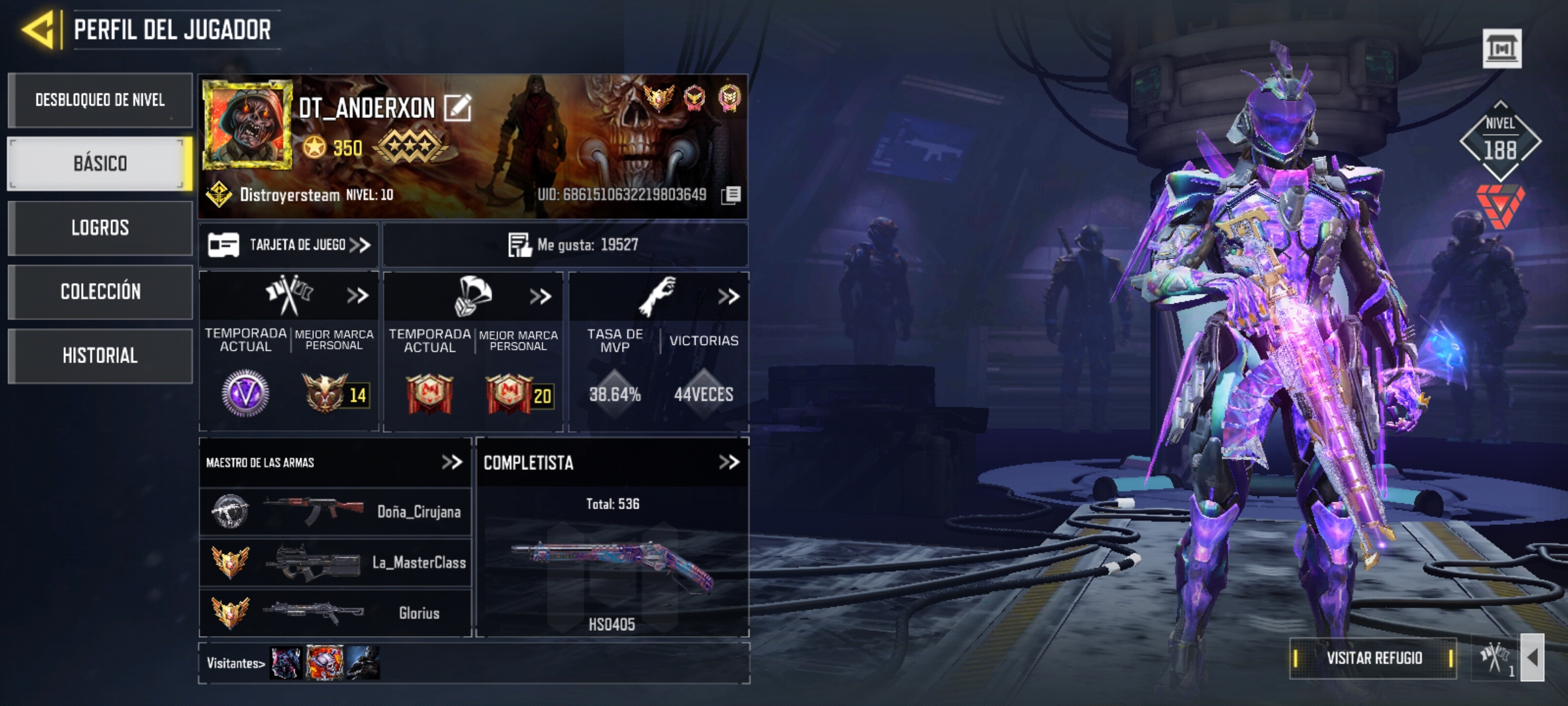The width and height of the screenshot is (1568, 706).
Task: Open the Visitantes list
Action: point(235,664)
